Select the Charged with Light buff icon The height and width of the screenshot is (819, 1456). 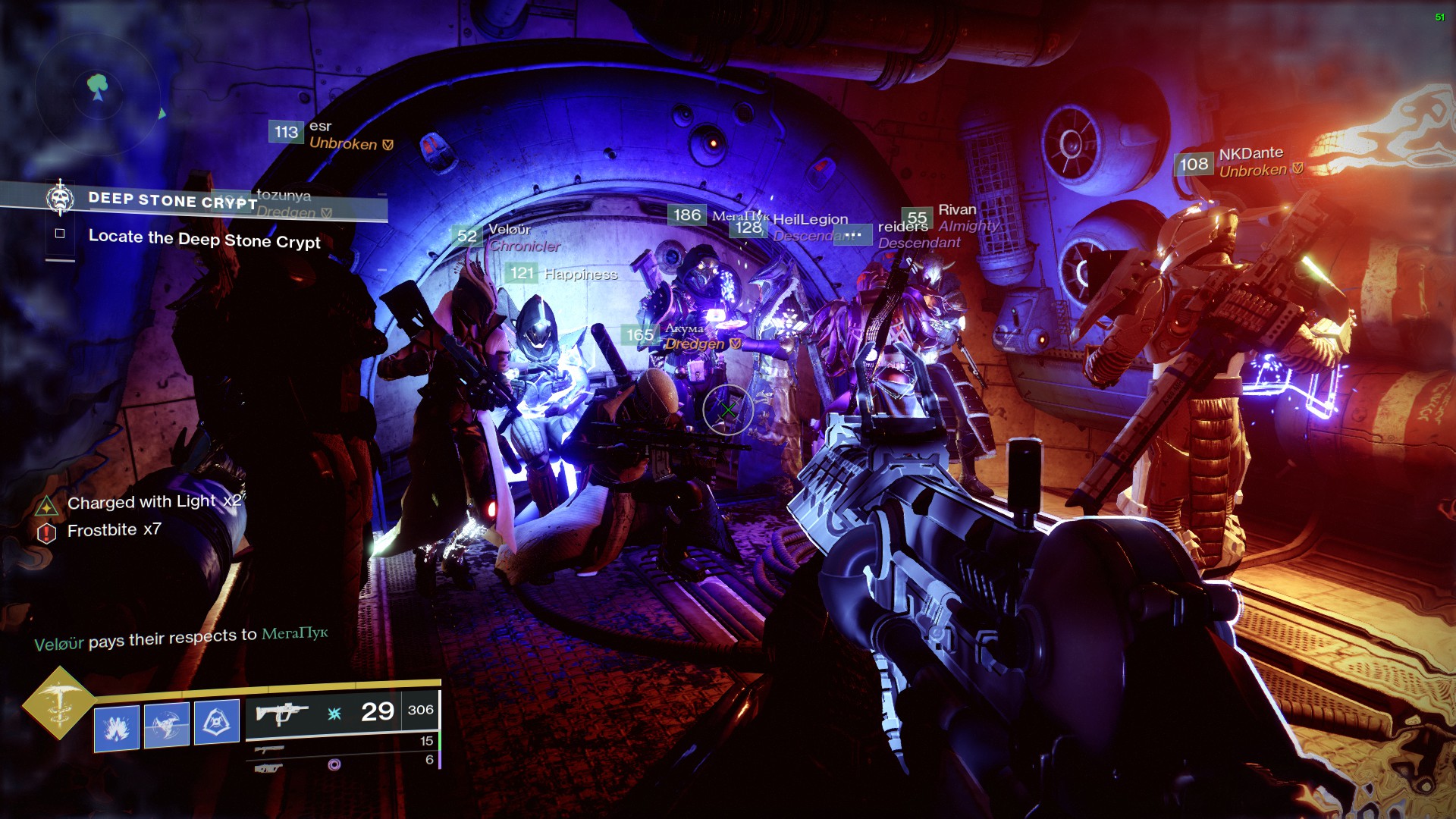pos(47,506)
